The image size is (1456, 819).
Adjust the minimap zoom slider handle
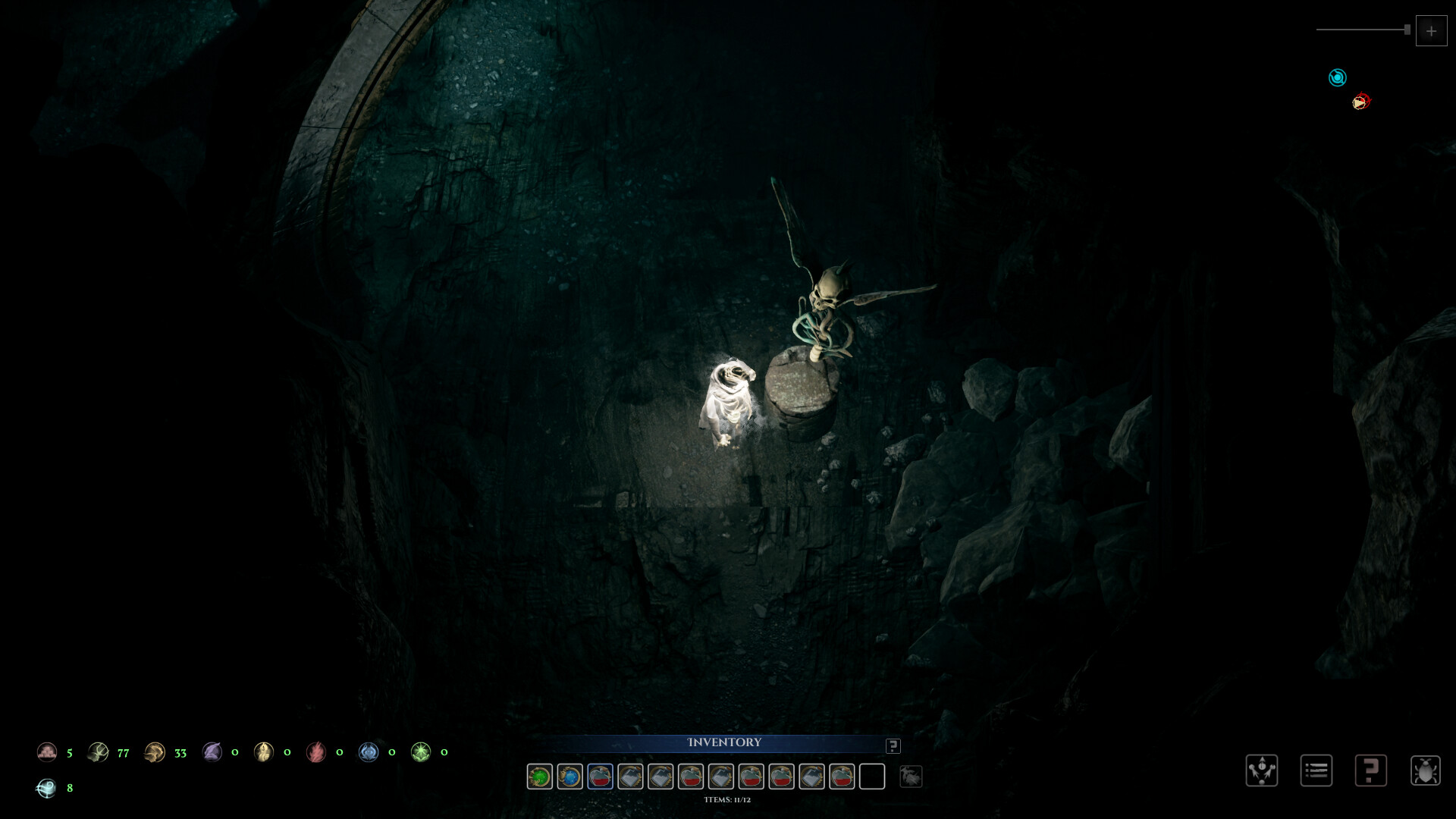coord(1407,30)
